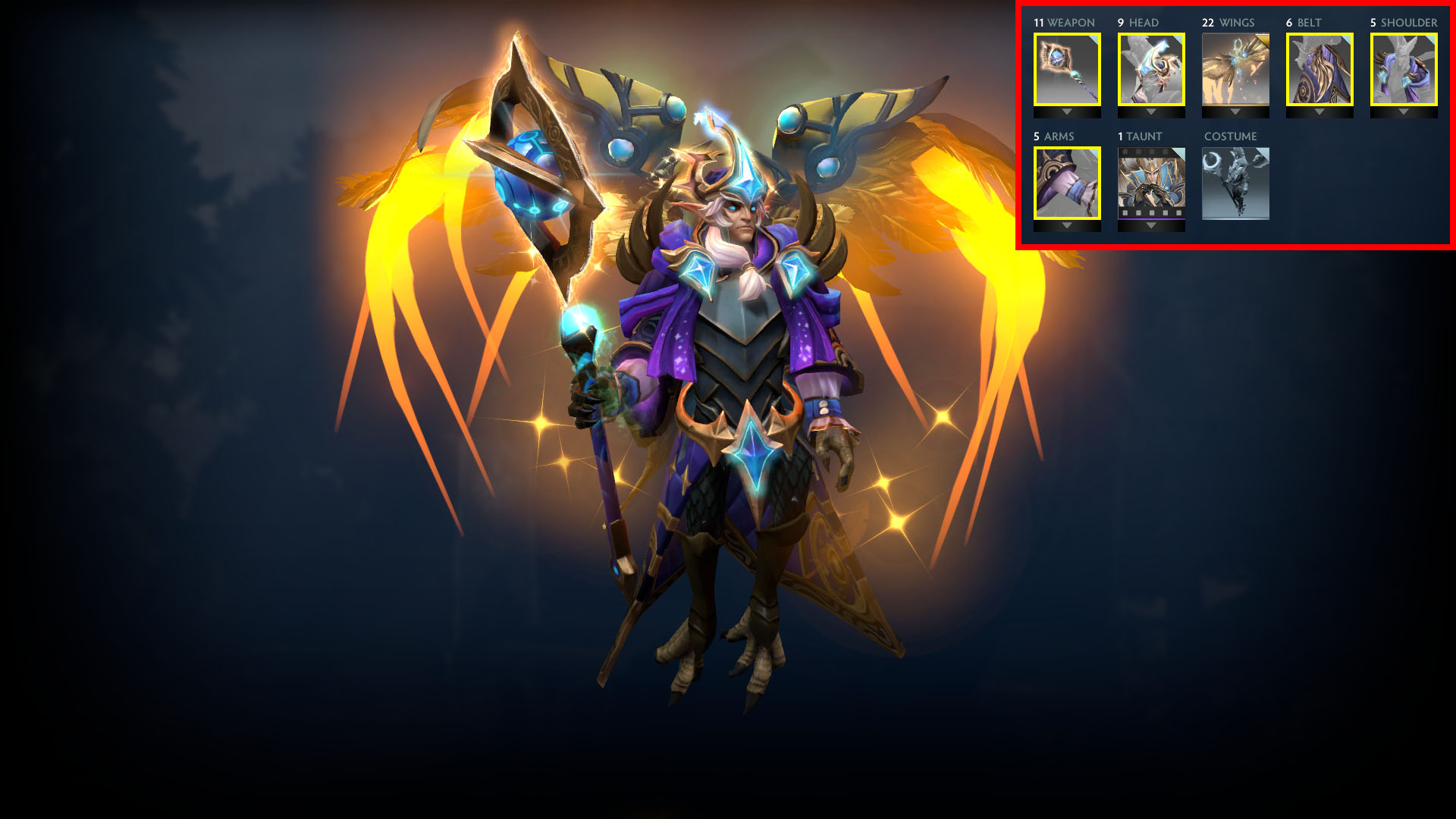Click the purple progress bar under Taunt
Screen dimensions: 1456x819
(1150, 217)
